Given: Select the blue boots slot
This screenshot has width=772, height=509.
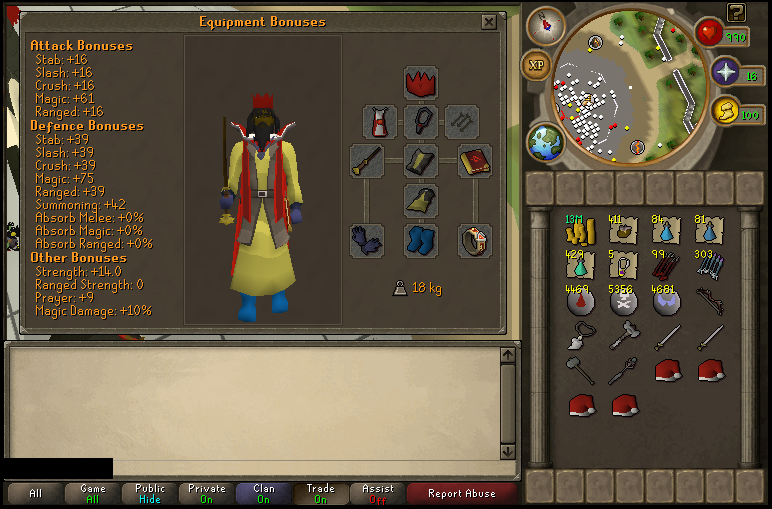Looking at the screenshot, I should point(421,240).
